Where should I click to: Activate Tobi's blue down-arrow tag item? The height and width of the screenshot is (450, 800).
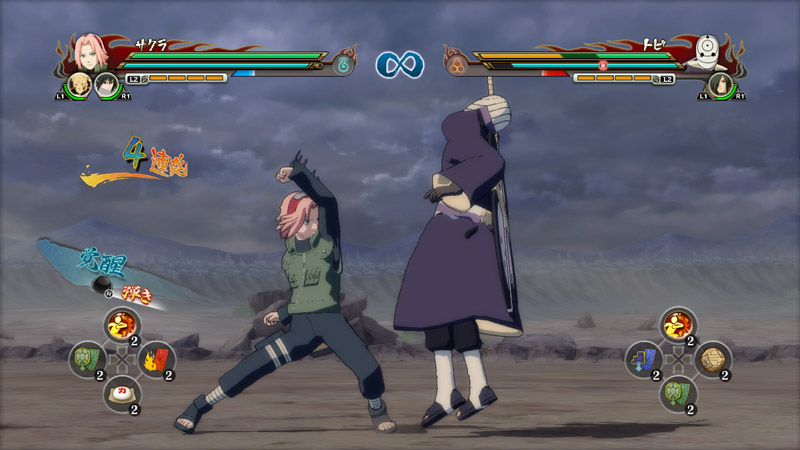[x=644, y=358]
